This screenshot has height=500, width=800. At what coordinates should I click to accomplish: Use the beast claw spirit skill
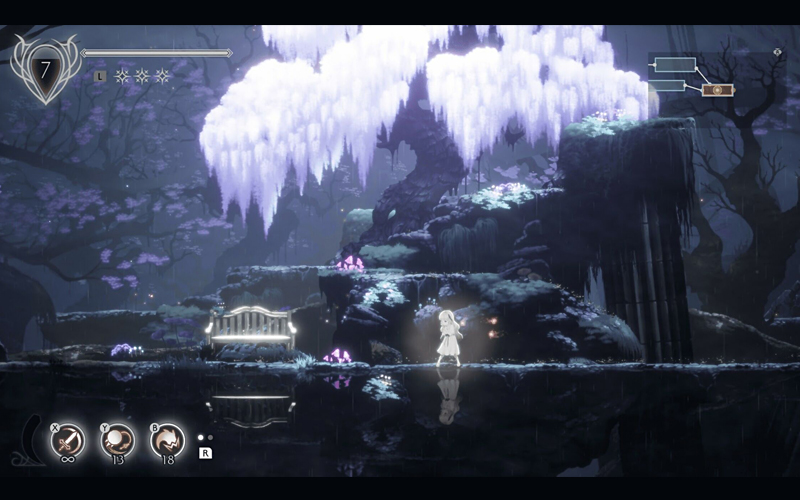click(x=167, y=439)
